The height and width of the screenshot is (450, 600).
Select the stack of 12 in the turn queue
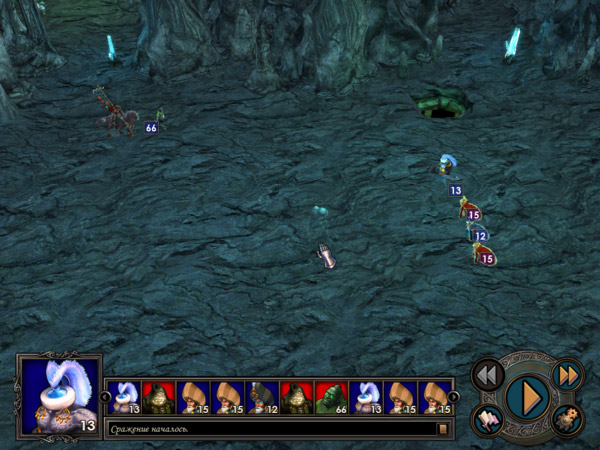[262, 397]
